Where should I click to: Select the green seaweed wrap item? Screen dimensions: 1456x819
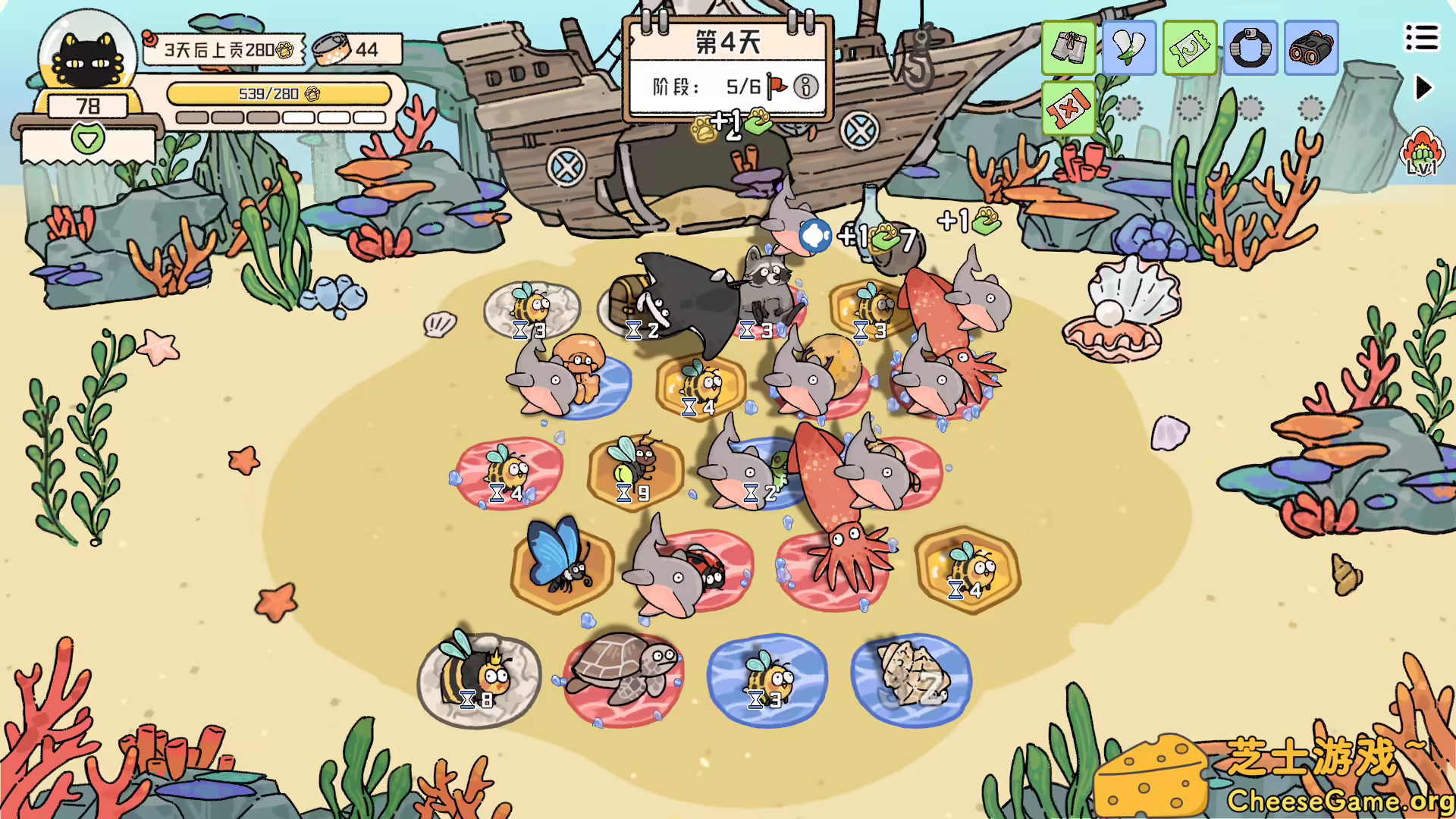(1128, 49)
